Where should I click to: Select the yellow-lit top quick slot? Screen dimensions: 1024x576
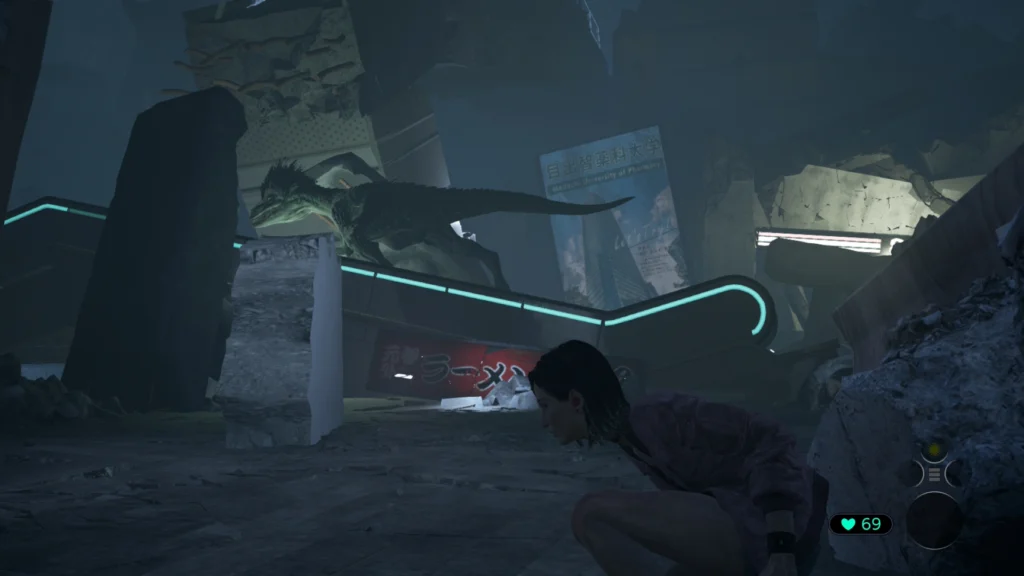click(x=934, y=451)
